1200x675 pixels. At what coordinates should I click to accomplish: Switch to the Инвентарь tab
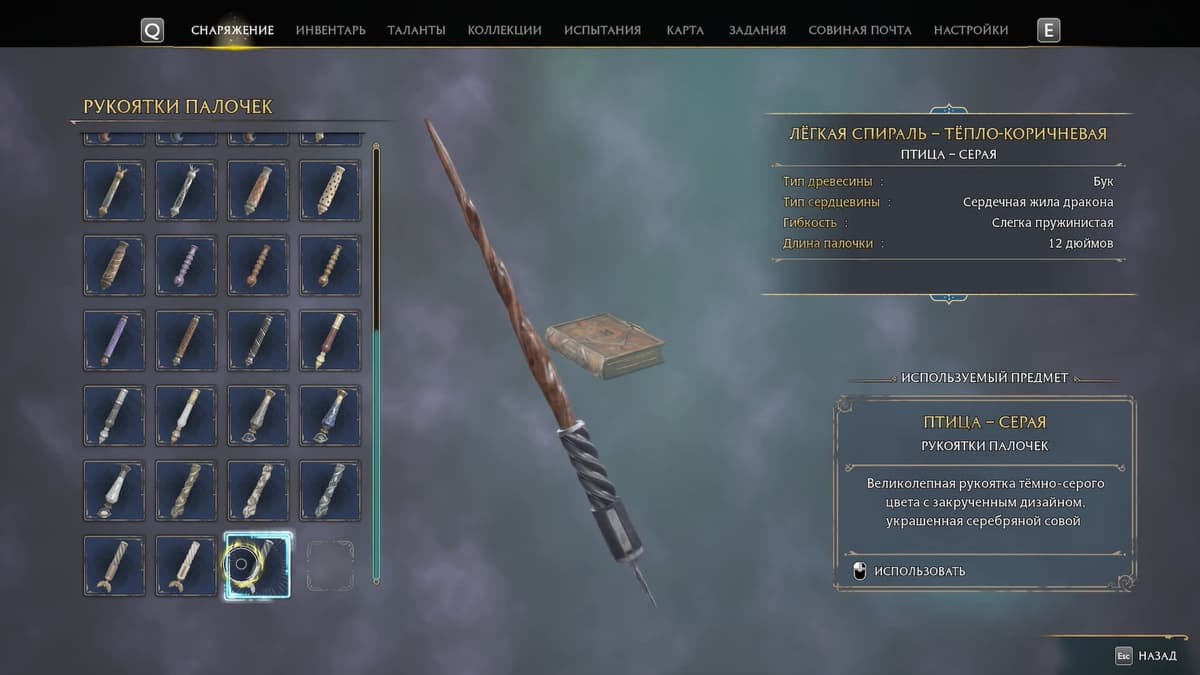330,30
